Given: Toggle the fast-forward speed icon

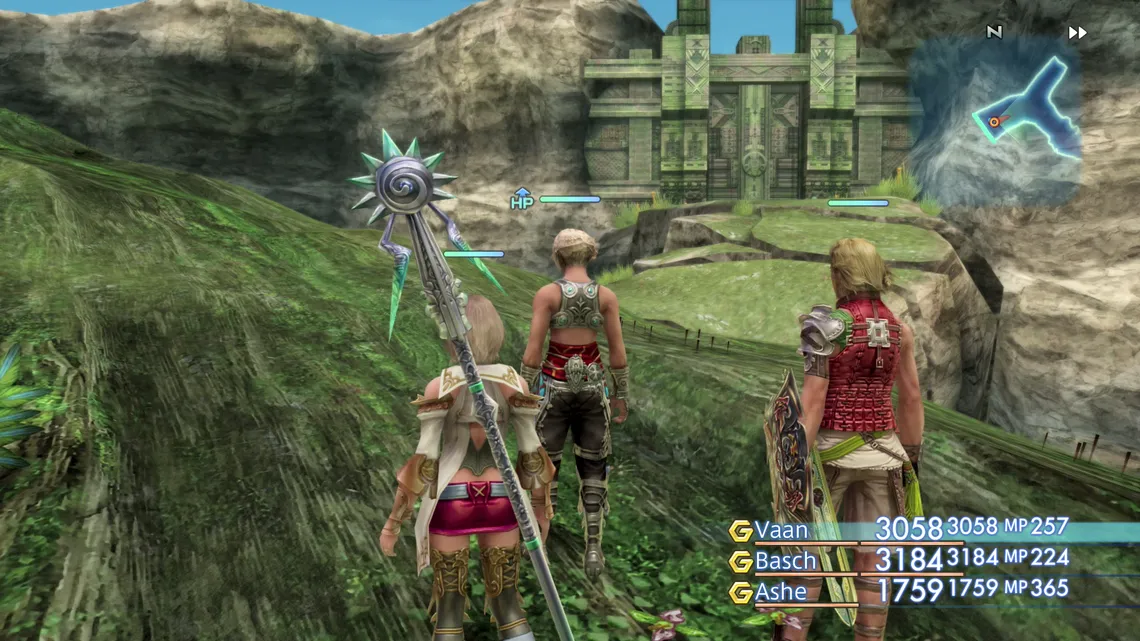Looking at the screenshot, I should pos(1077,33).
